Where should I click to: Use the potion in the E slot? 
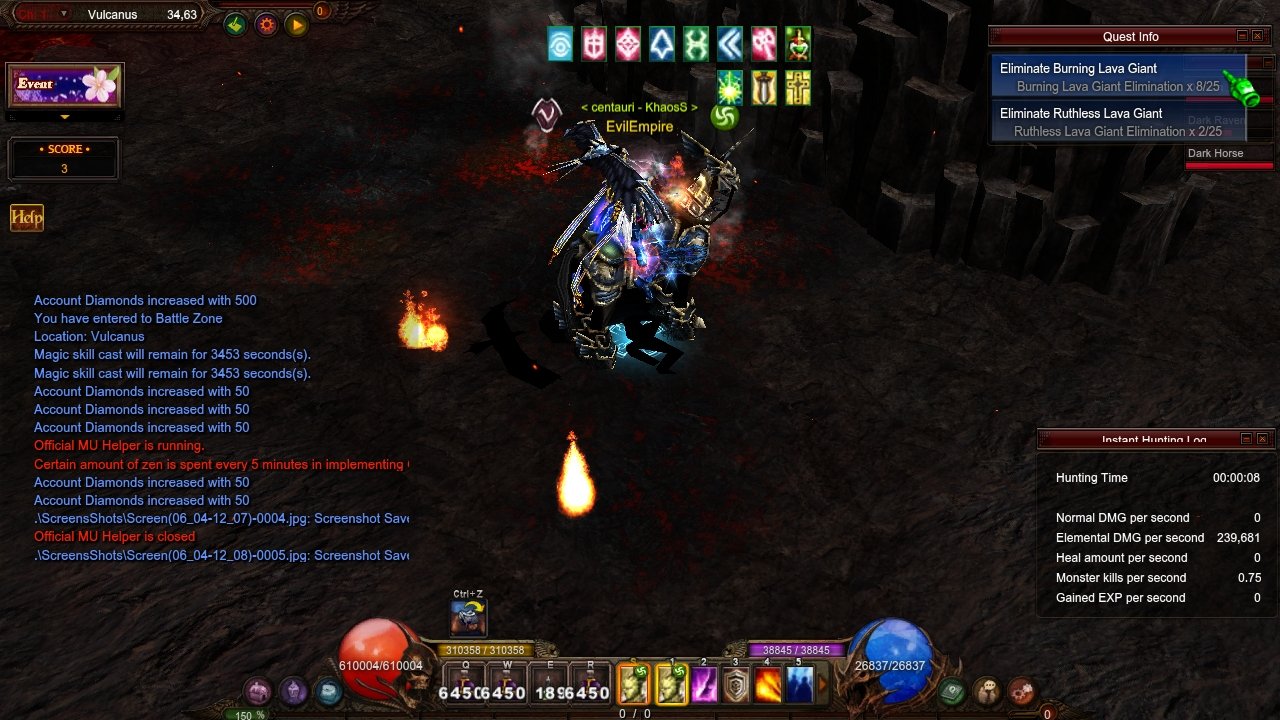coord(549,684)
